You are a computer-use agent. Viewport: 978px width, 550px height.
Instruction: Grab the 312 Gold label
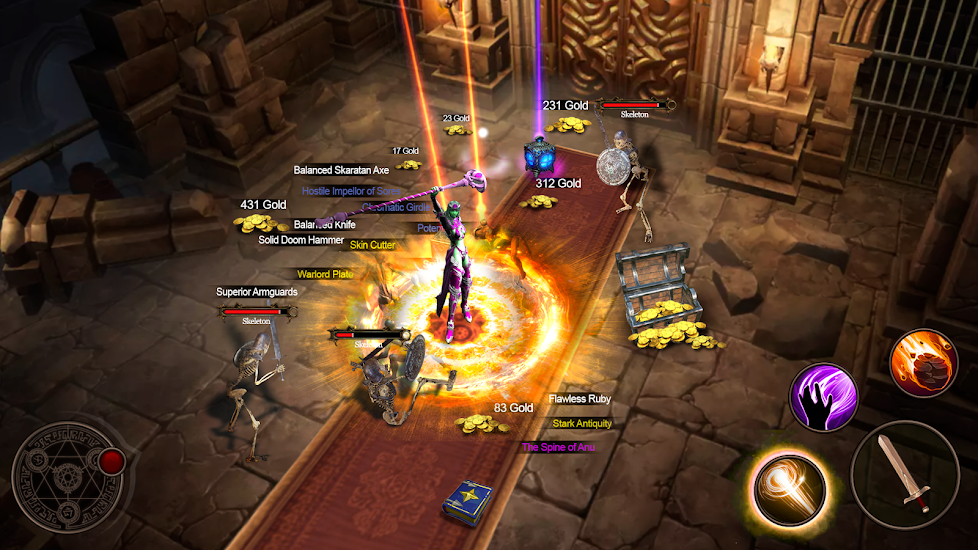coord(558,183)
